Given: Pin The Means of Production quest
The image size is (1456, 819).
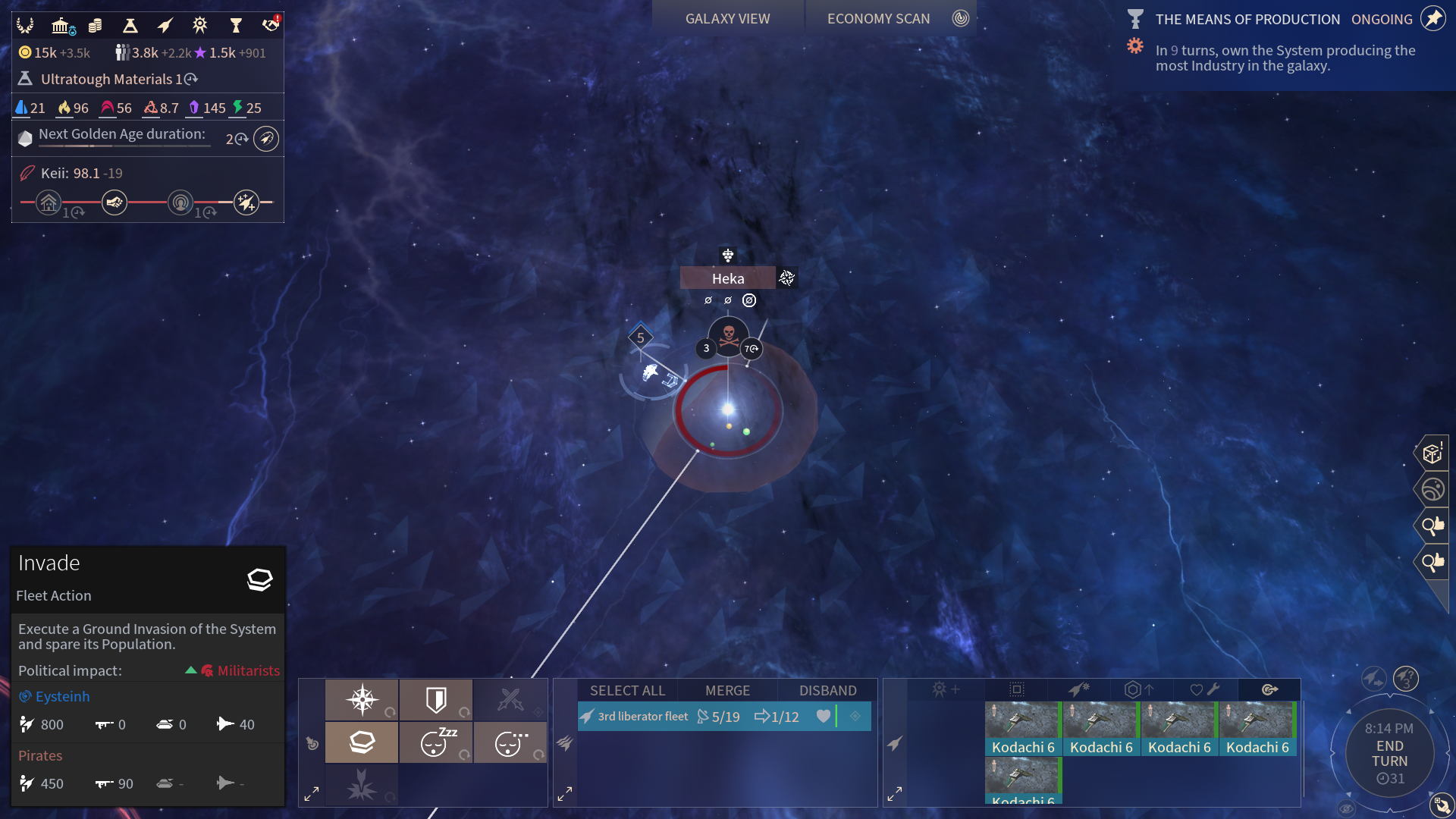Looking at the screenshot, I should (1432, 19).
